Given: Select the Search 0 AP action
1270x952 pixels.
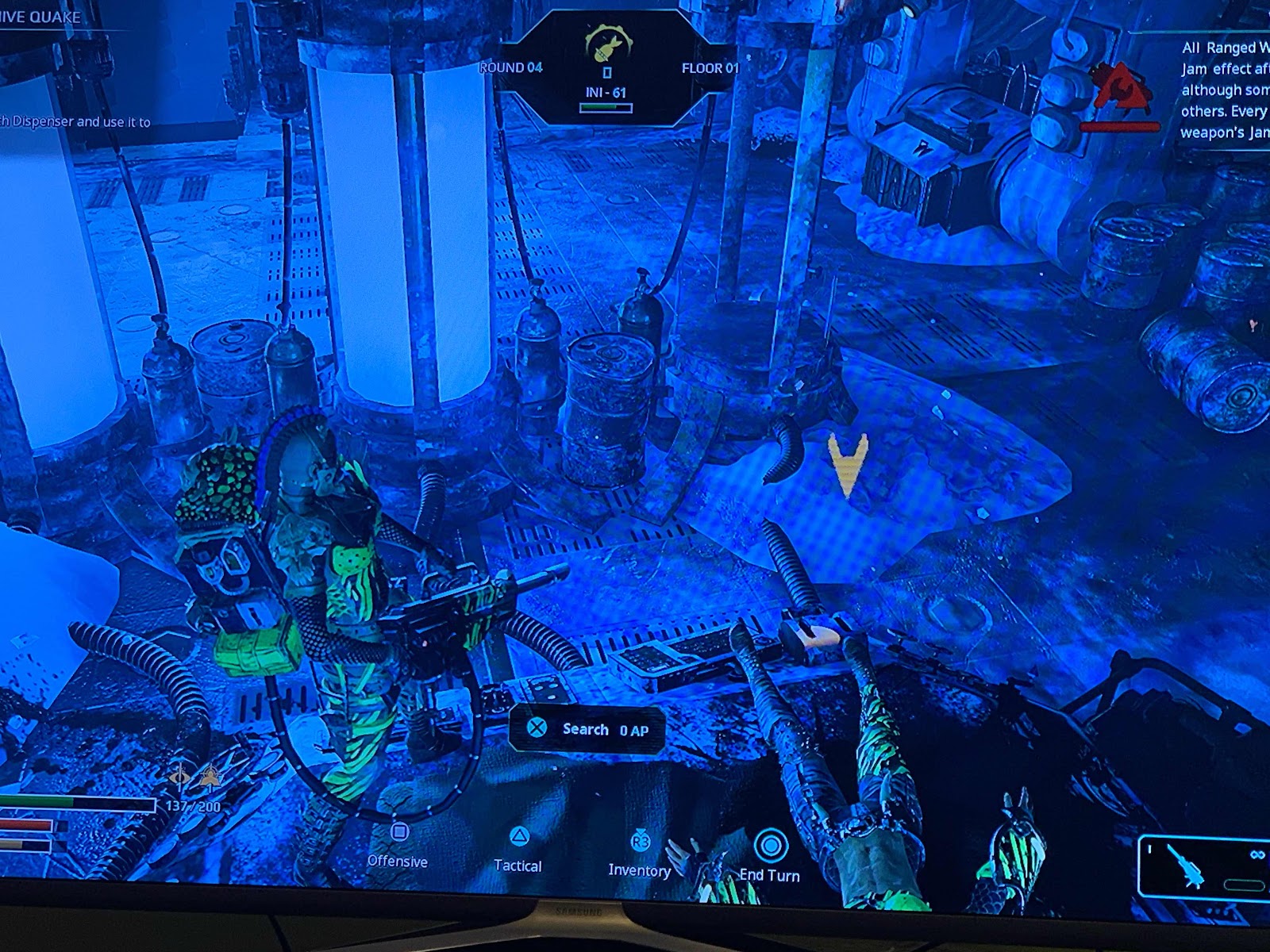Looking at the screenshot, I should point(587,729).
